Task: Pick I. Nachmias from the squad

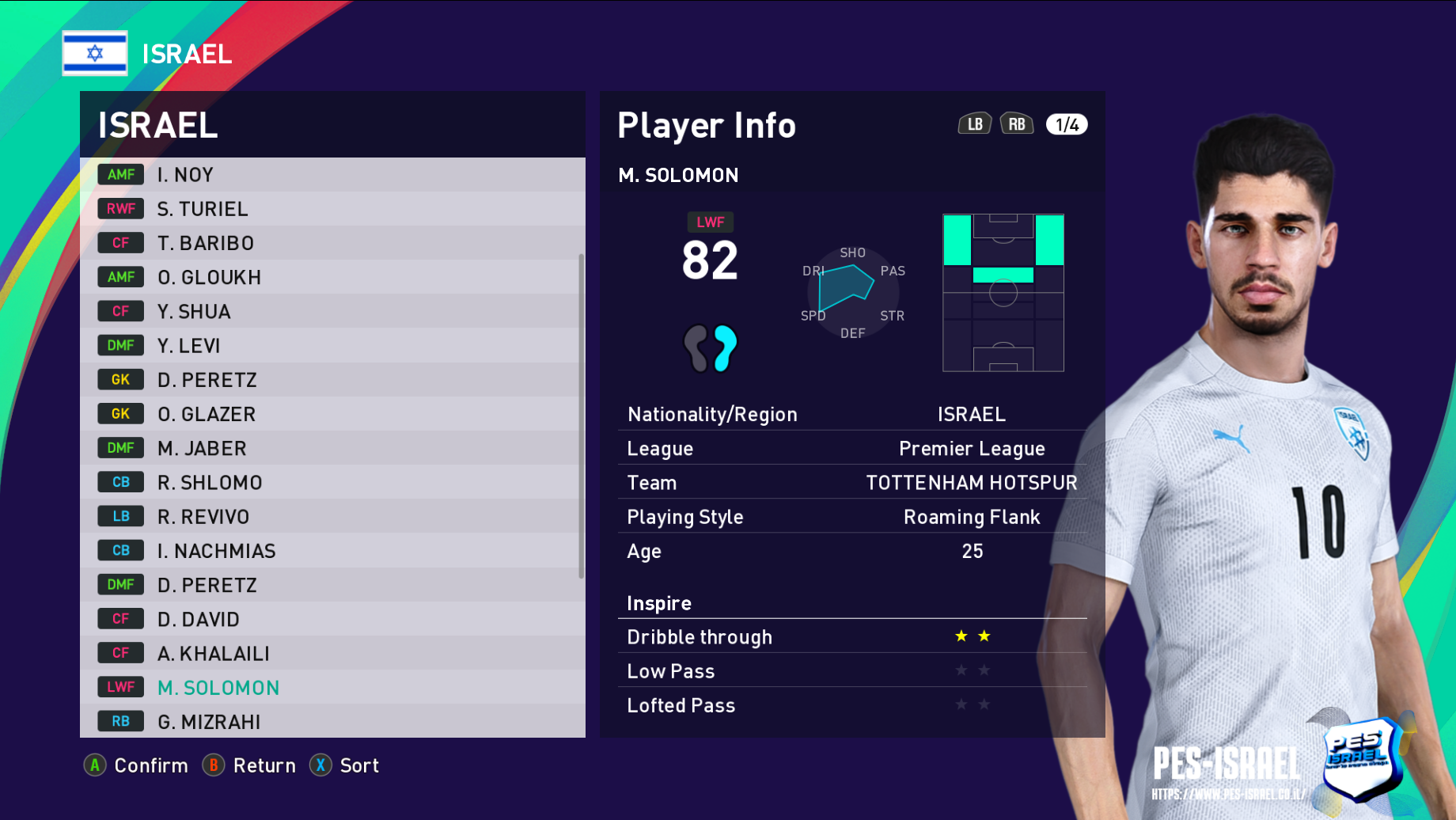Action: tap(332, 551)
